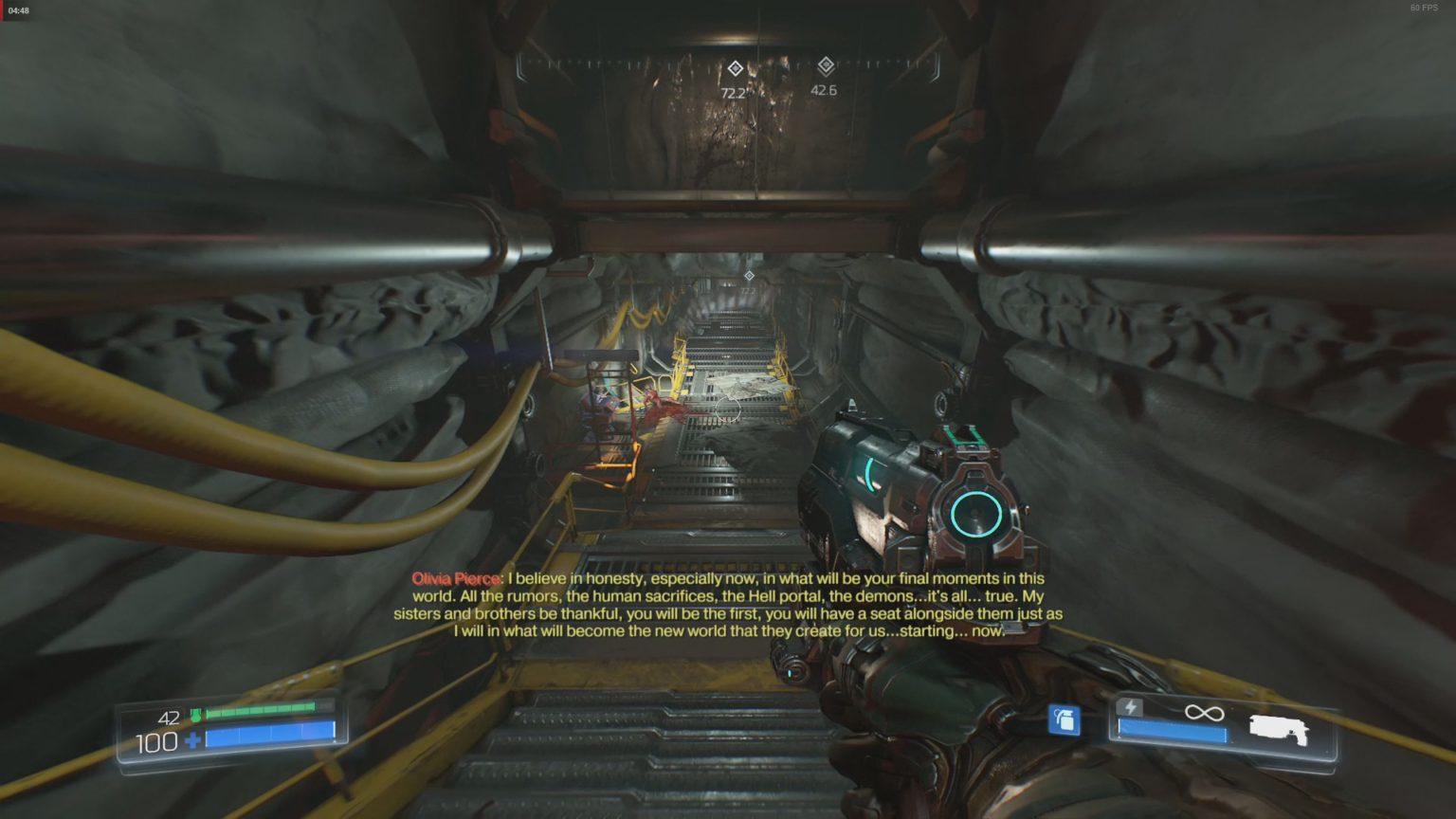Viewport: 1456px width, 819px height.
Task: Click the 72.2 objective diamond marker
Action: point(736,66)
